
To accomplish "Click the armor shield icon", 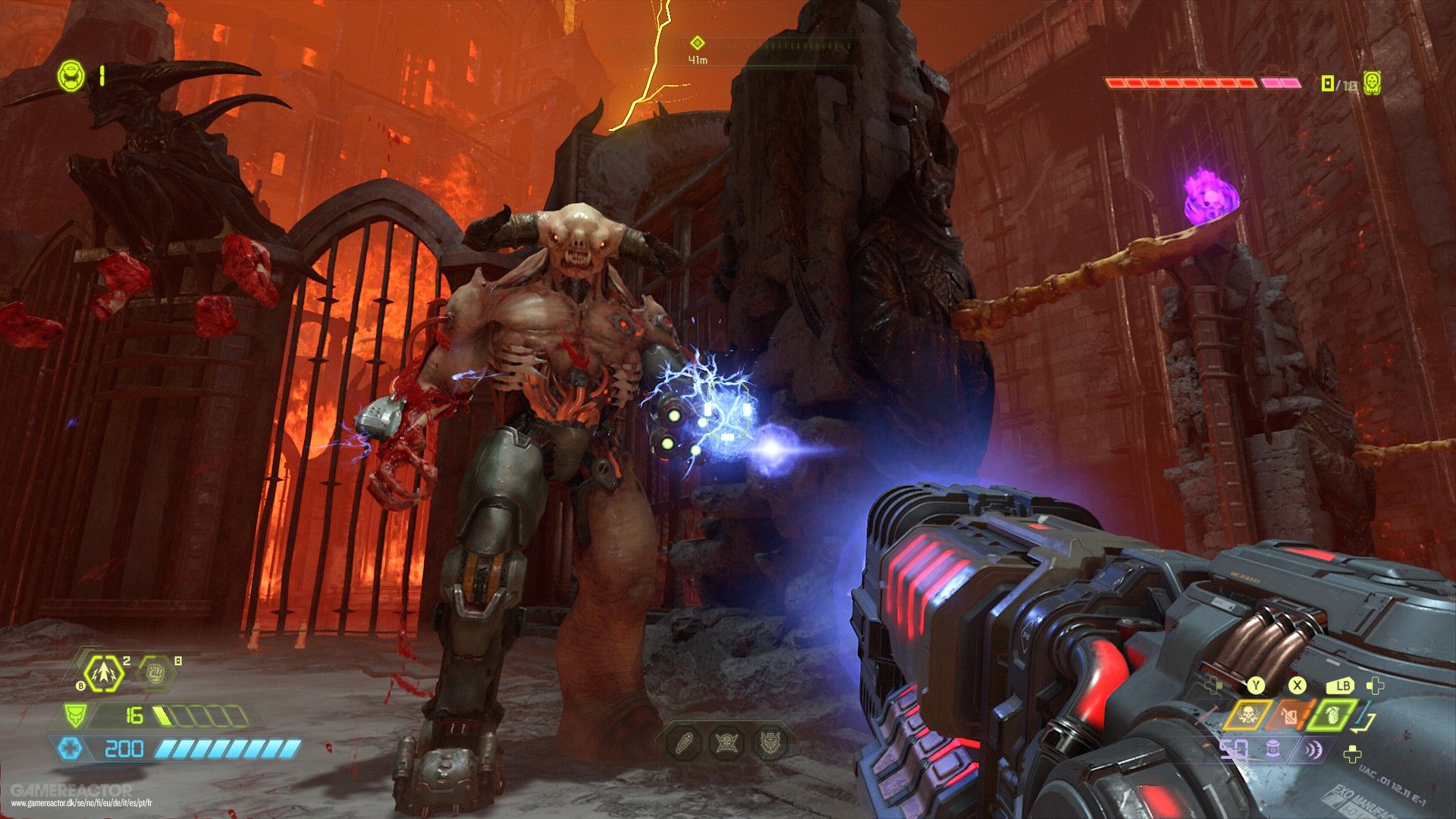I will tap(76, 715).
